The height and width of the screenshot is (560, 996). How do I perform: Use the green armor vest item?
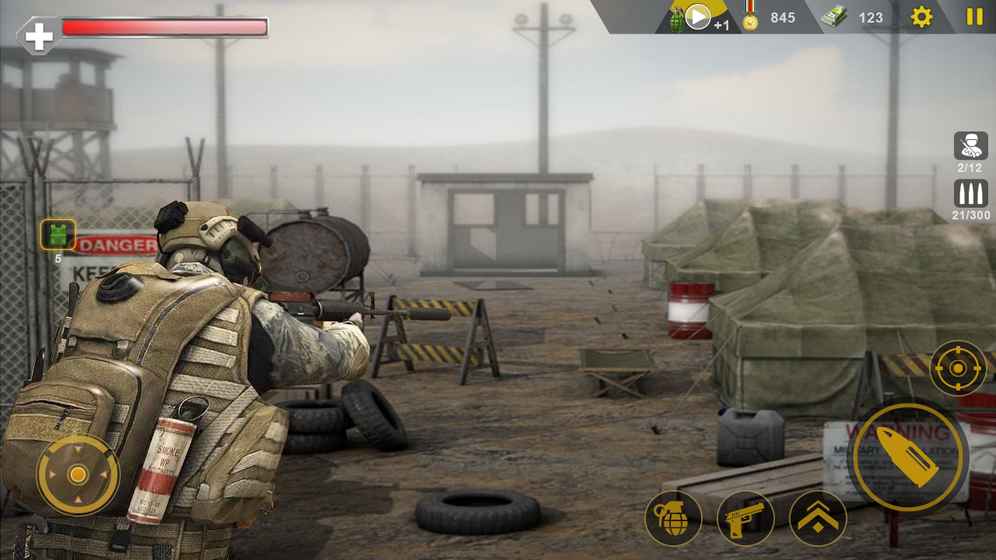[x=57, y=235]
